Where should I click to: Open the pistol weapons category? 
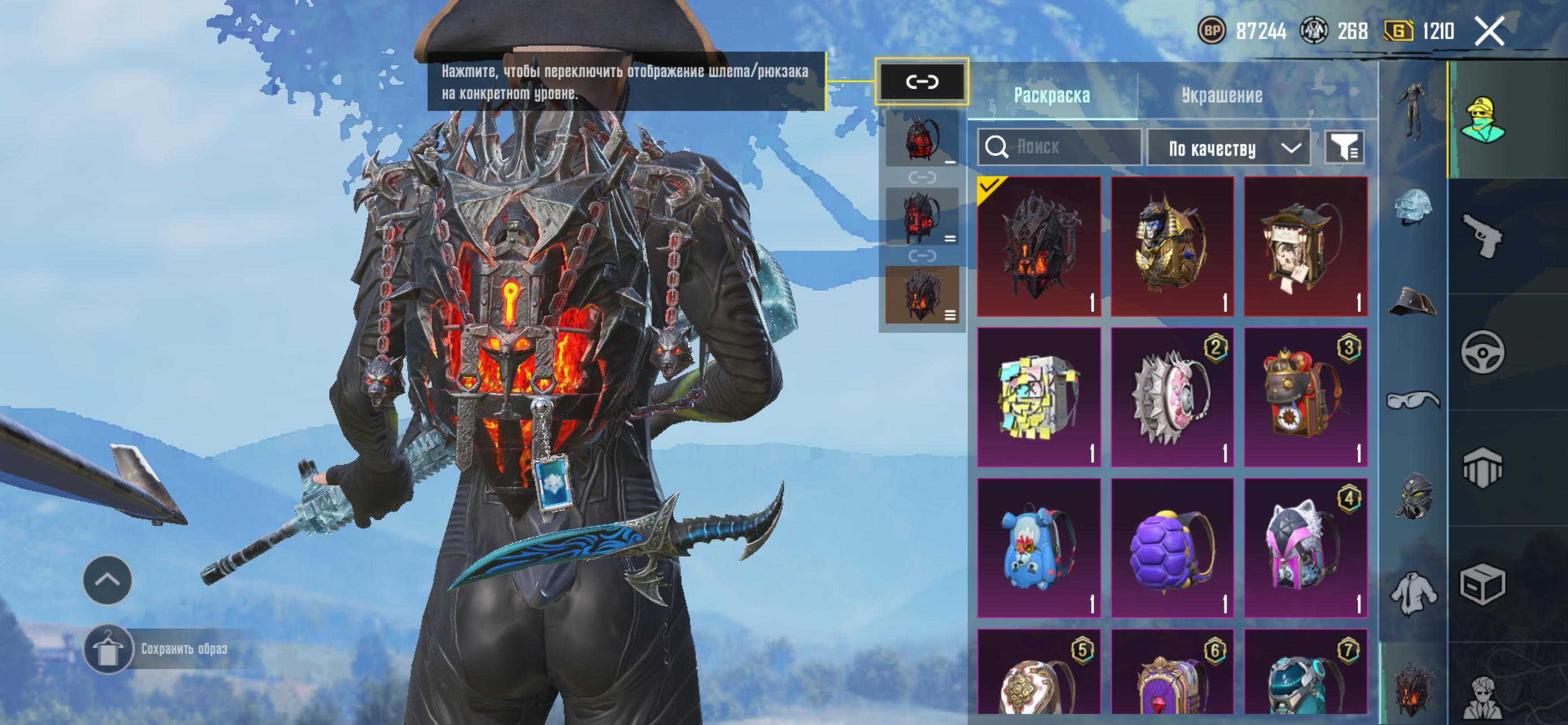coord(1482,235)
